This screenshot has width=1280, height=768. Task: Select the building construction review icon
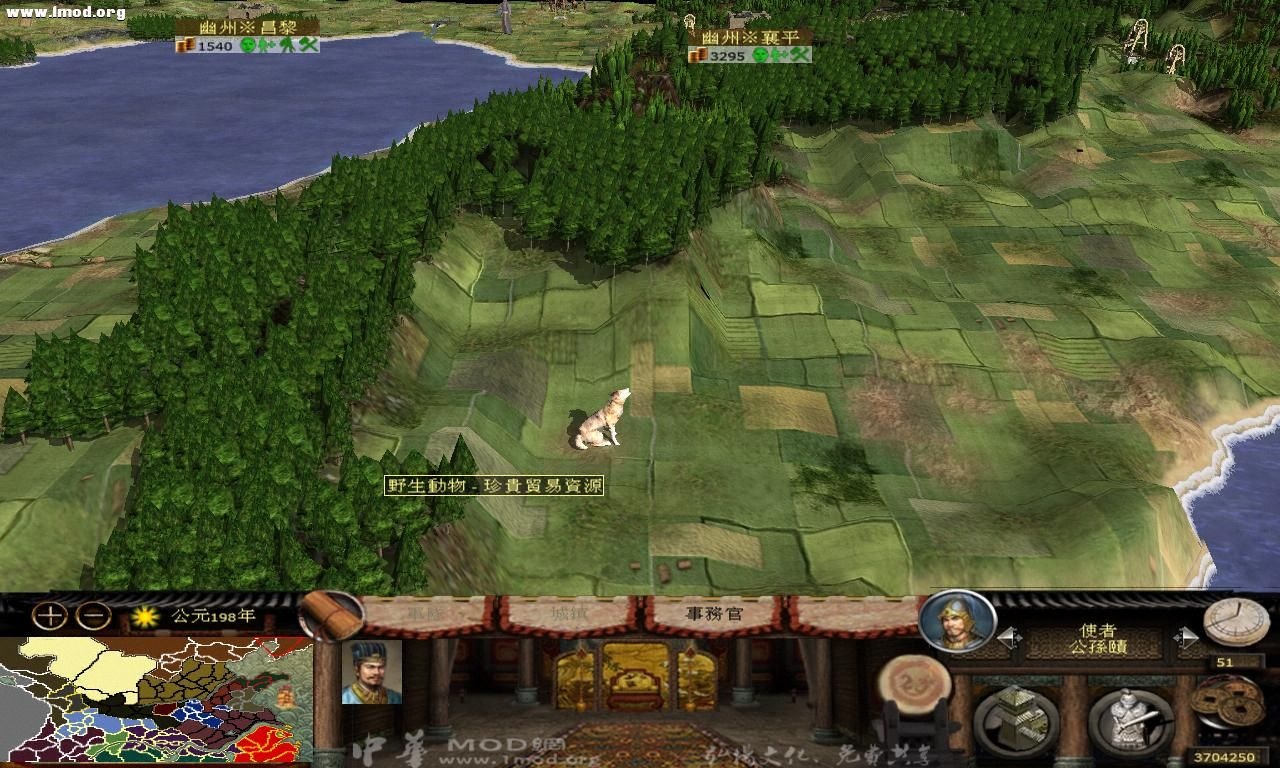1017,718
